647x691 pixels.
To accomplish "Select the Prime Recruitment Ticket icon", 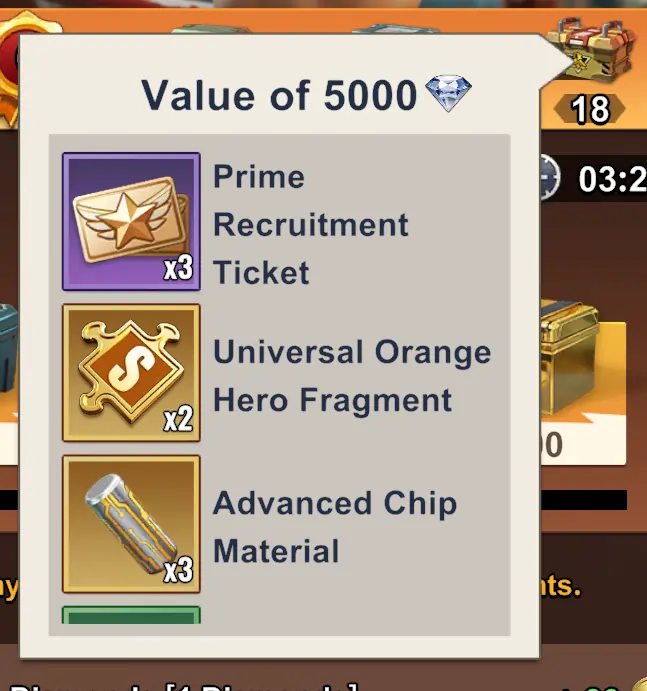I will click(x=131, y=221).
